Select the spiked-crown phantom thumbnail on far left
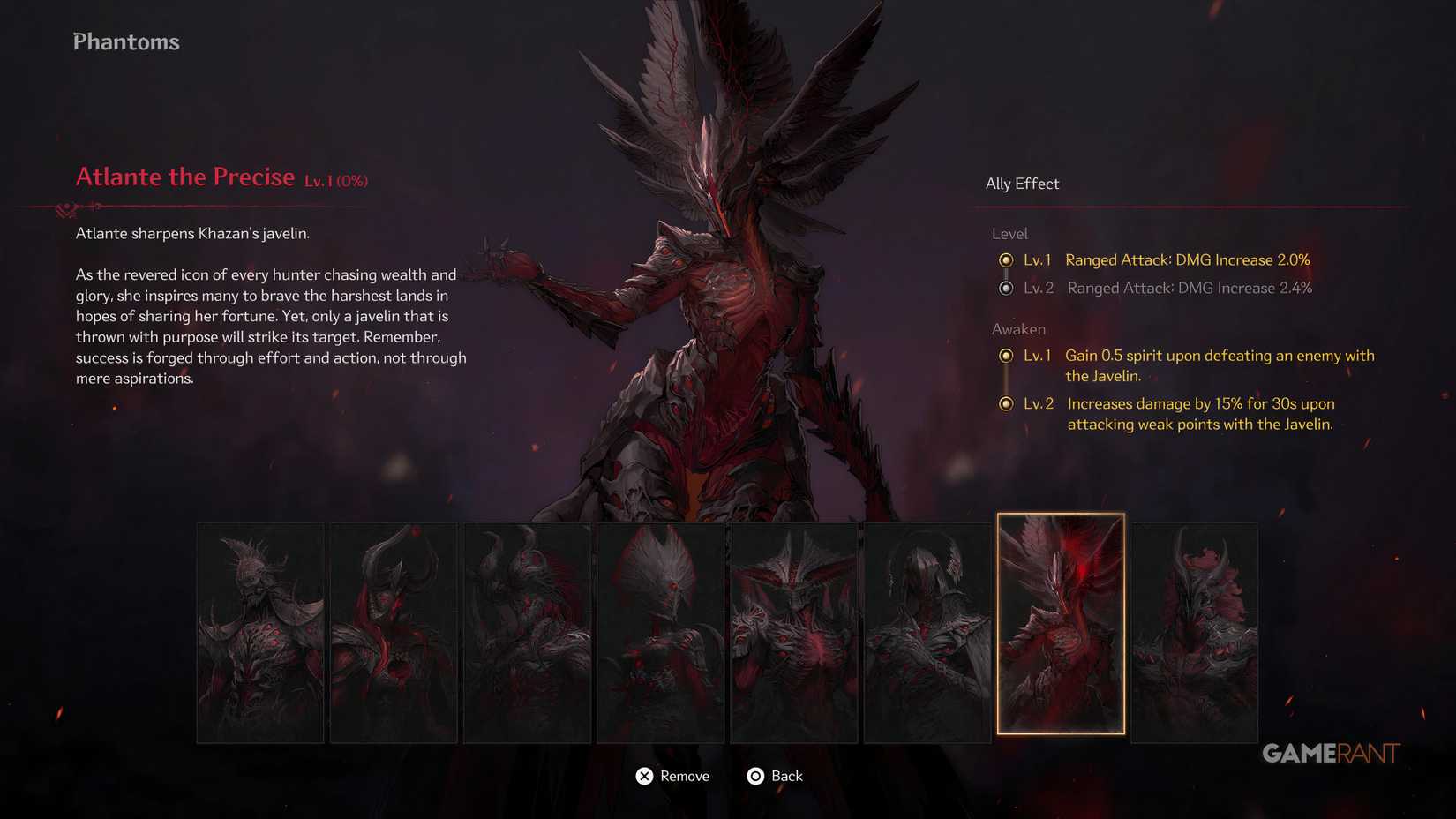The height and width of the screenshot is (819, 1456). click(x=260, y=632)
